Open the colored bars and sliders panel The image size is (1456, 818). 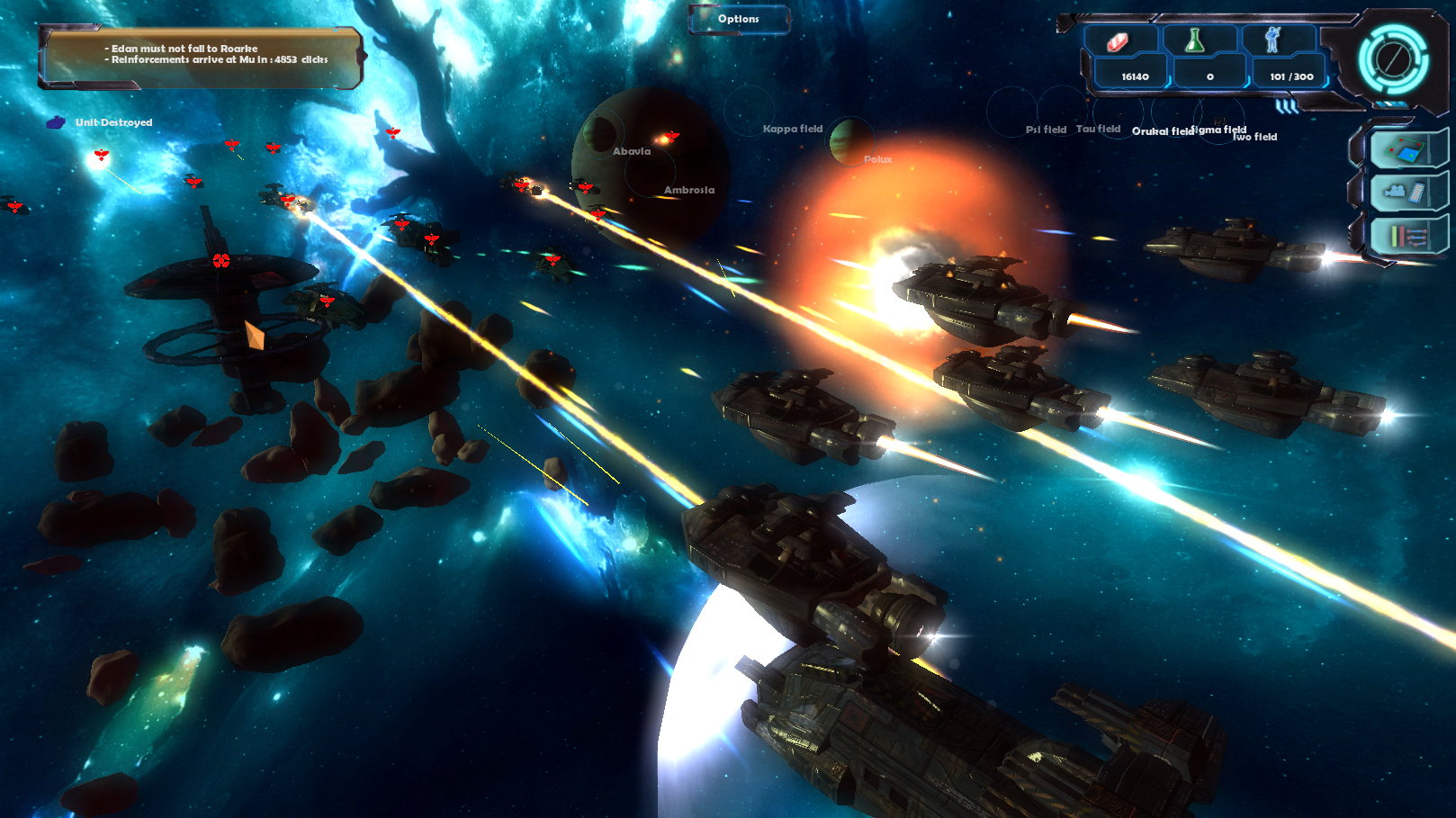coord(1407,237)
